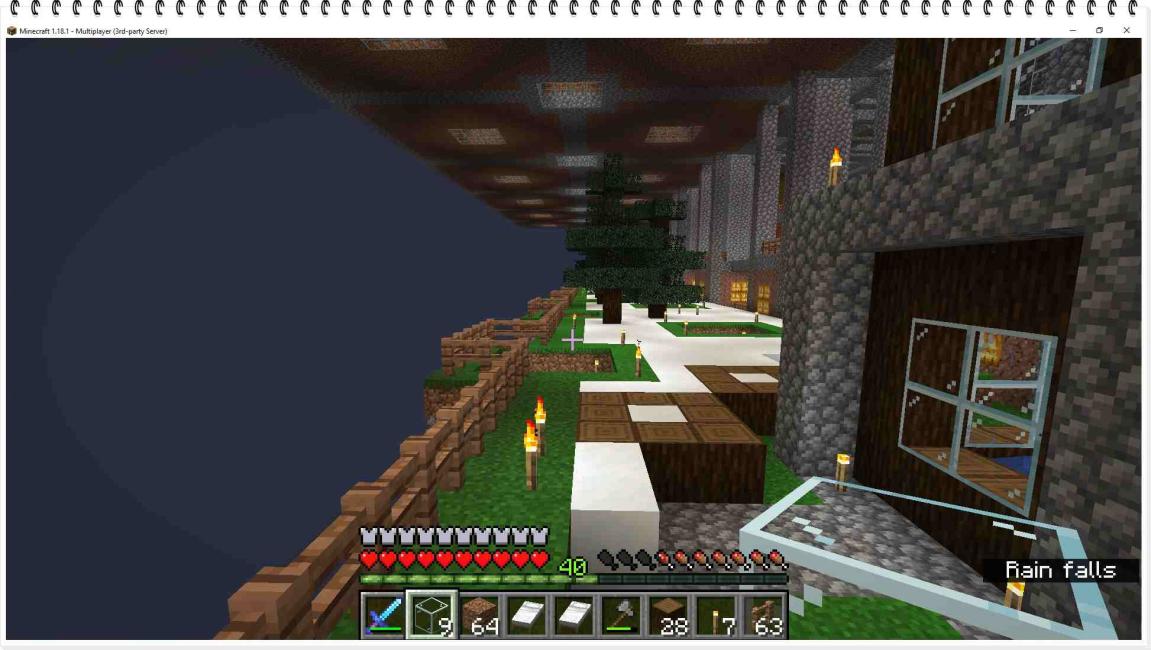
Task: Close the Minecraft window
Action: click(1127, 31)
